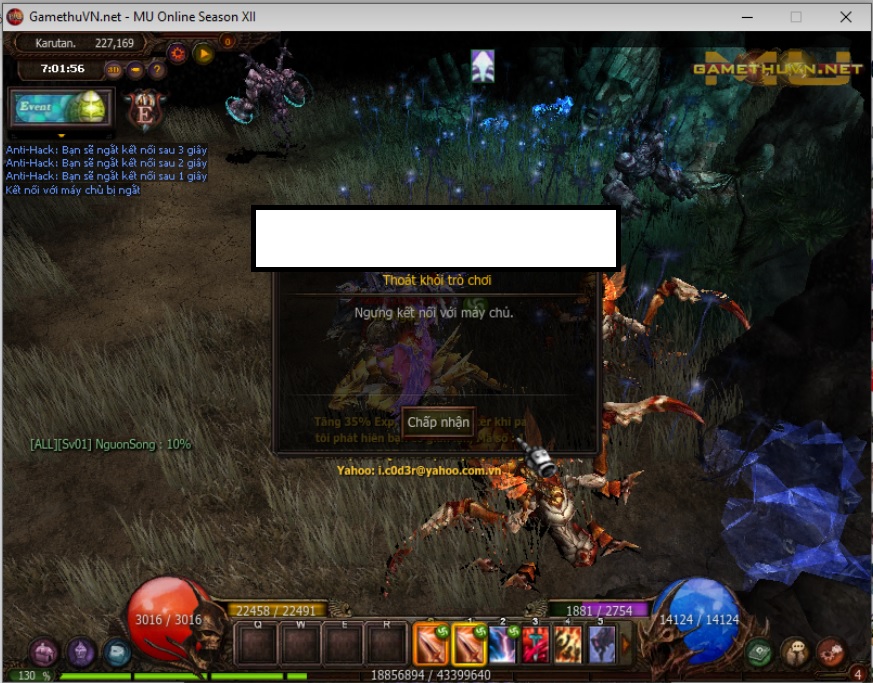The width and height of the screenshot is (873, 683).
Task: Close the MU Online game window
Action: [846, 17]
